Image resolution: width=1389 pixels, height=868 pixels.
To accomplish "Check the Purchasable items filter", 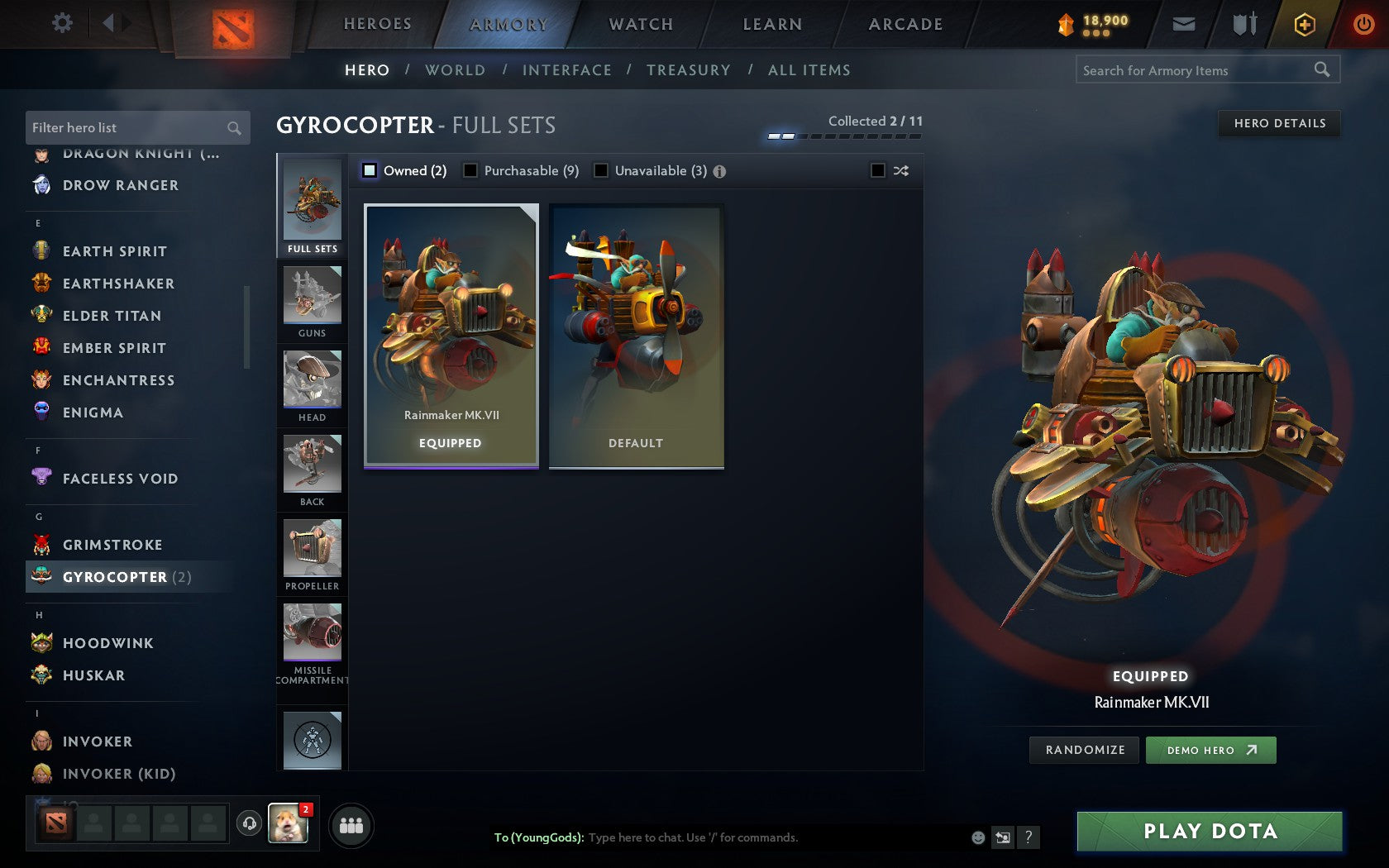I will point(471,170).
